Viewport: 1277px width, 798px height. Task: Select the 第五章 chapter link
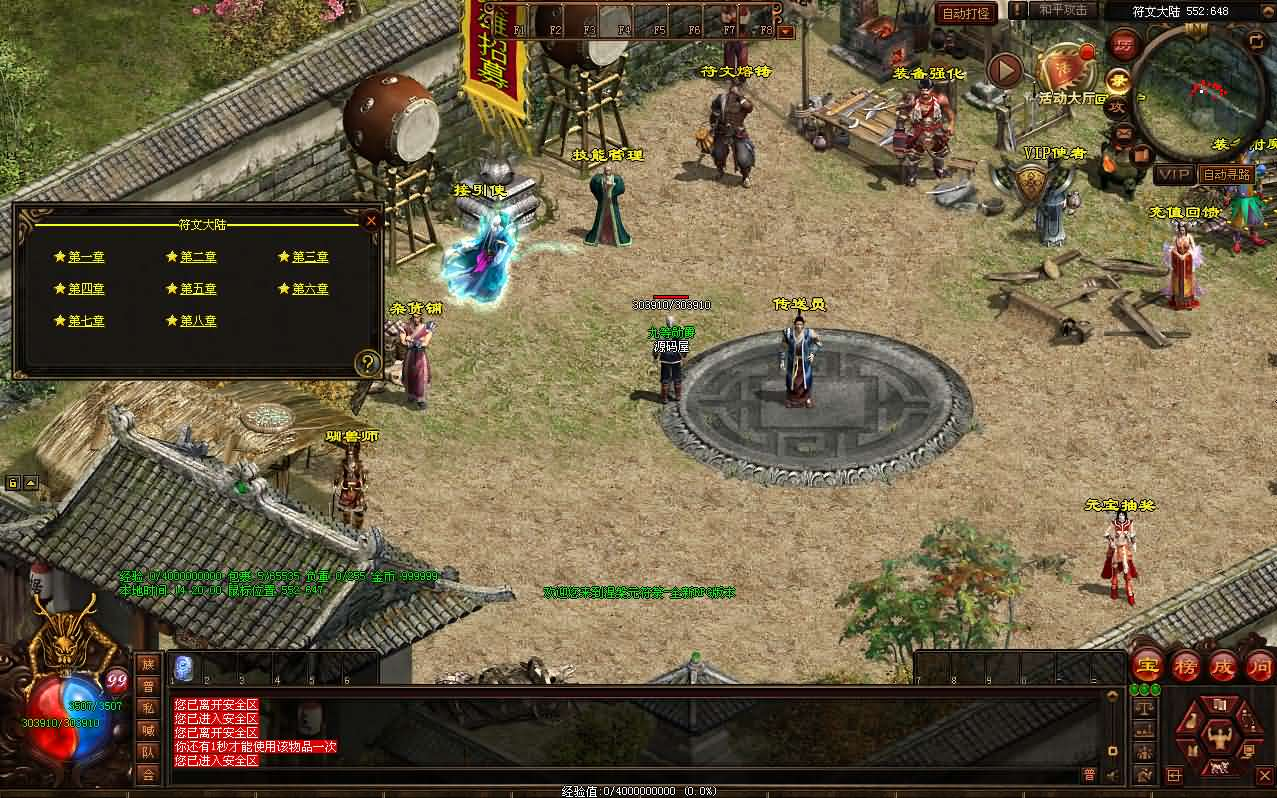click(198, 289)
